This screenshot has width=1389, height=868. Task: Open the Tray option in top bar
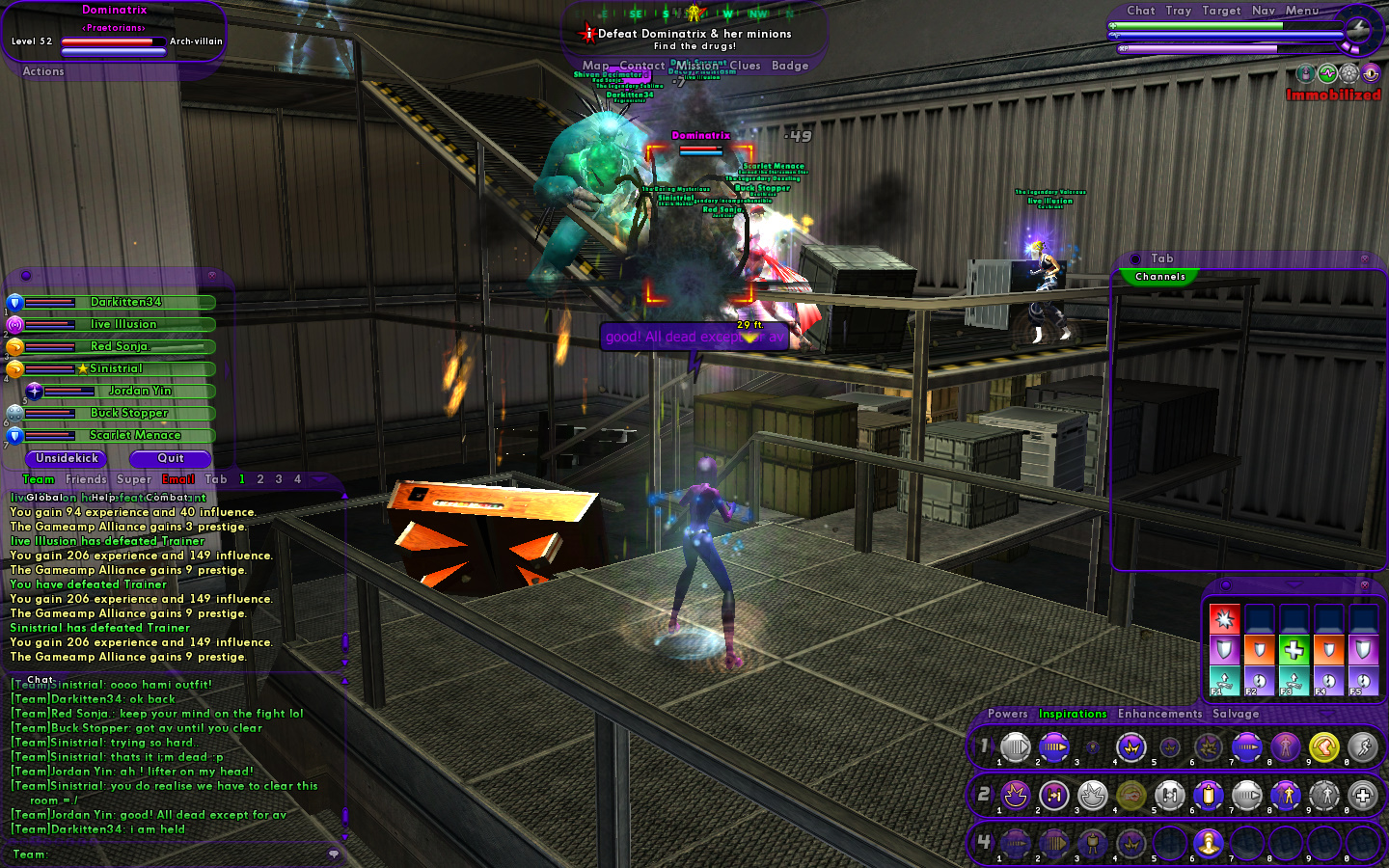click(x=1178, y=11)
